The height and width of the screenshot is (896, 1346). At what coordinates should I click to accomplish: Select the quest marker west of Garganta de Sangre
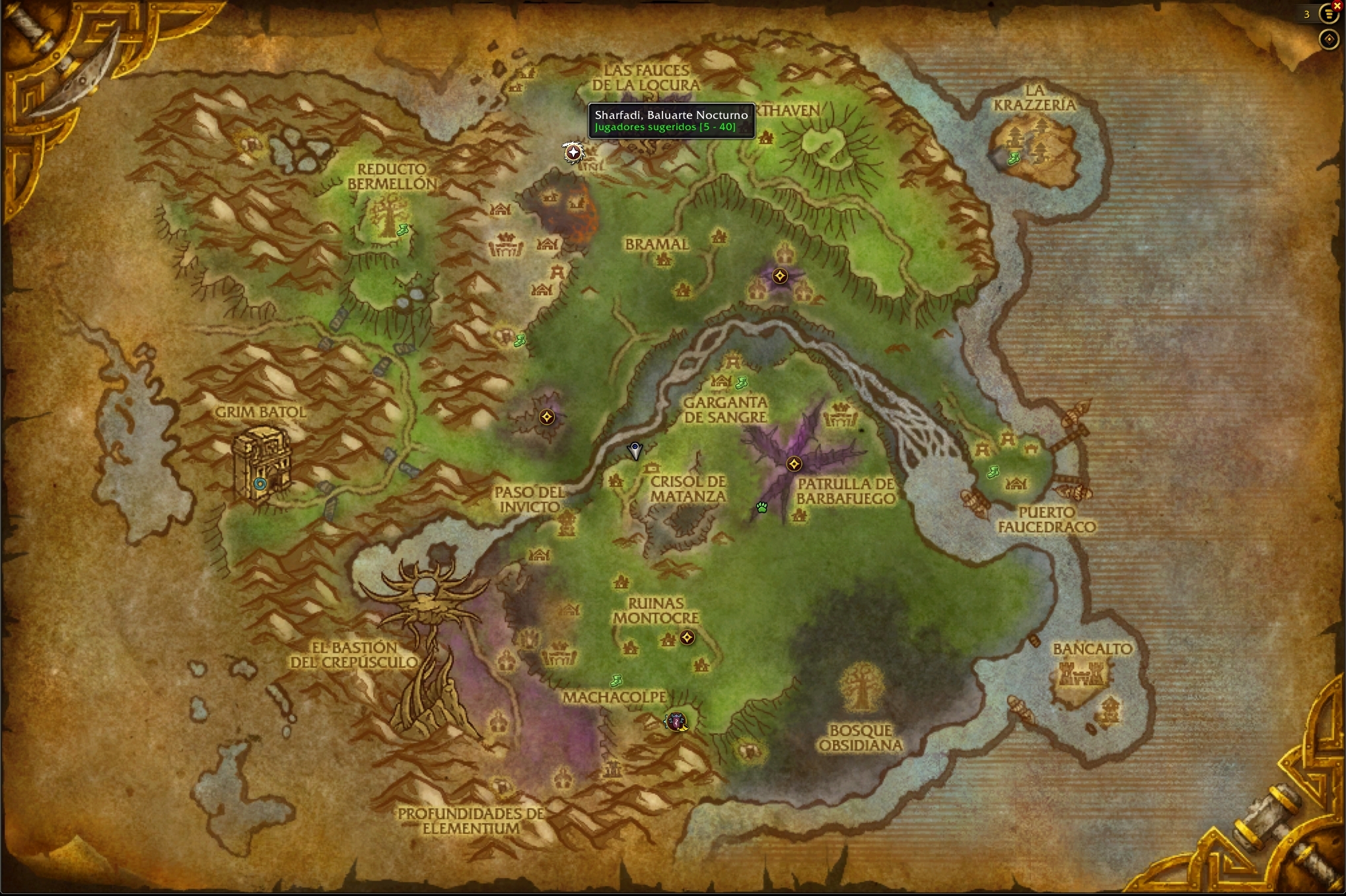coord(547,417)
